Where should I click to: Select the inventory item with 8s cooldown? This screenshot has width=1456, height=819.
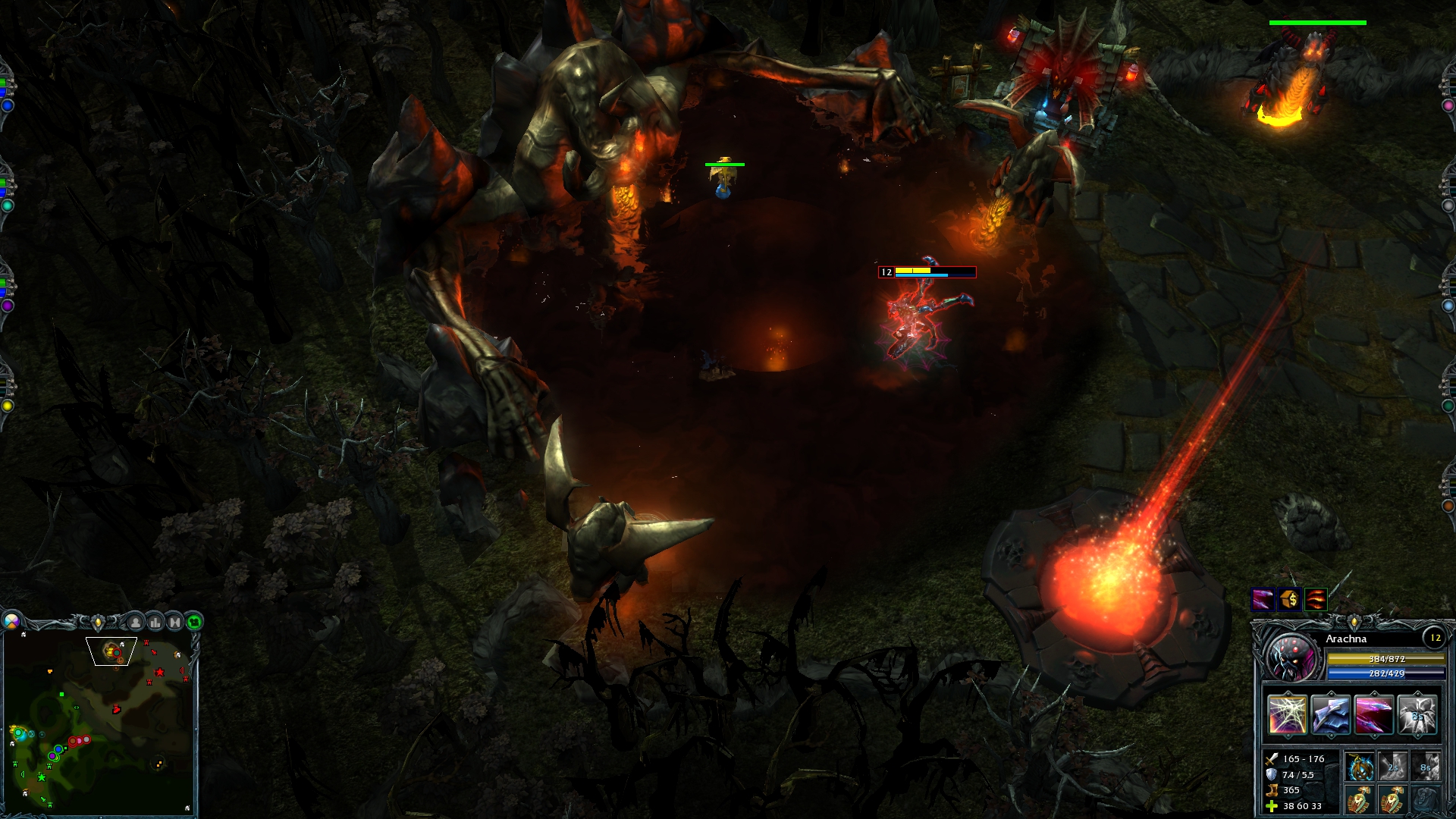coord(1426,767)
